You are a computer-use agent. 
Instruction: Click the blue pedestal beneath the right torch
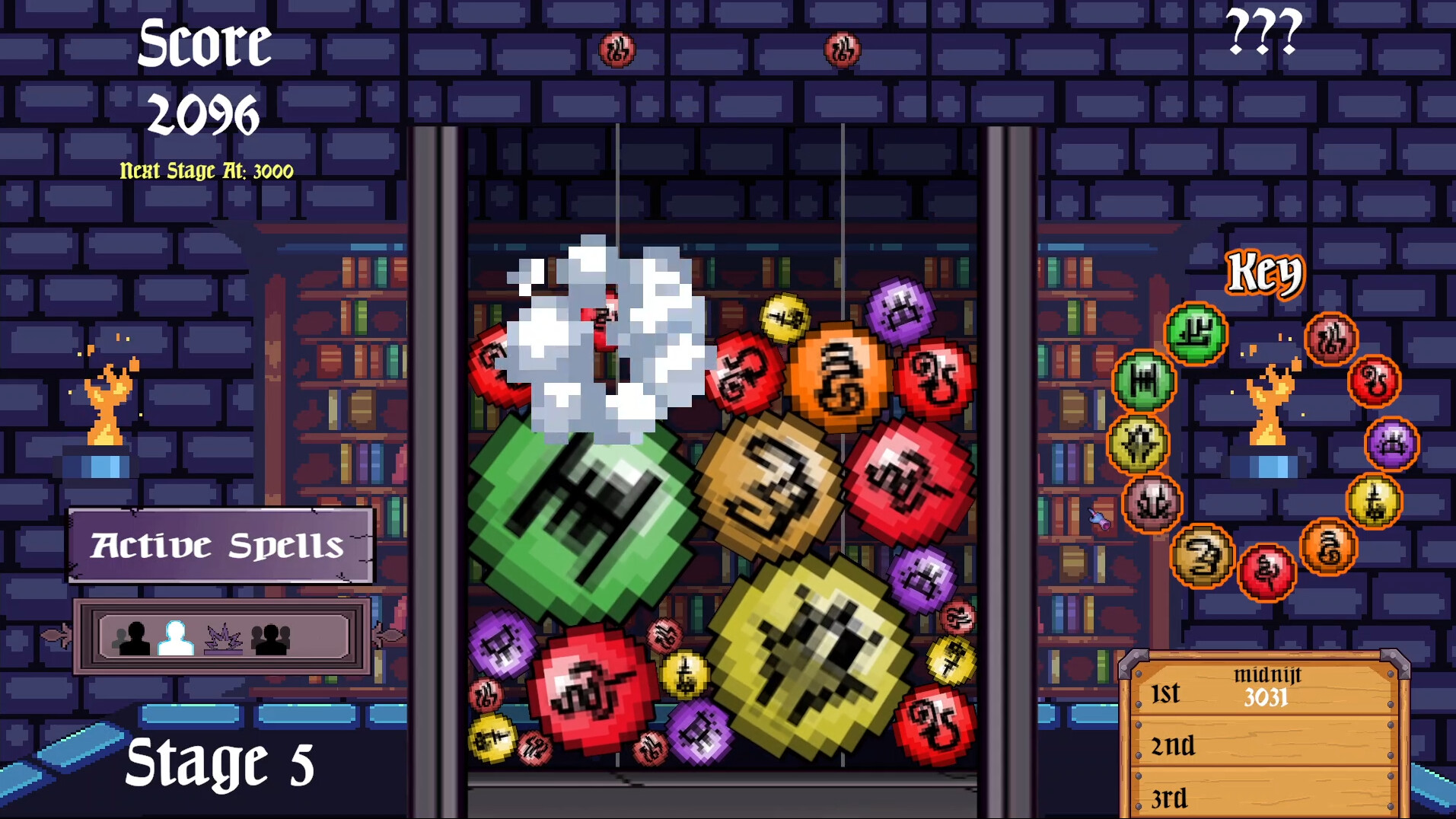1266,464
